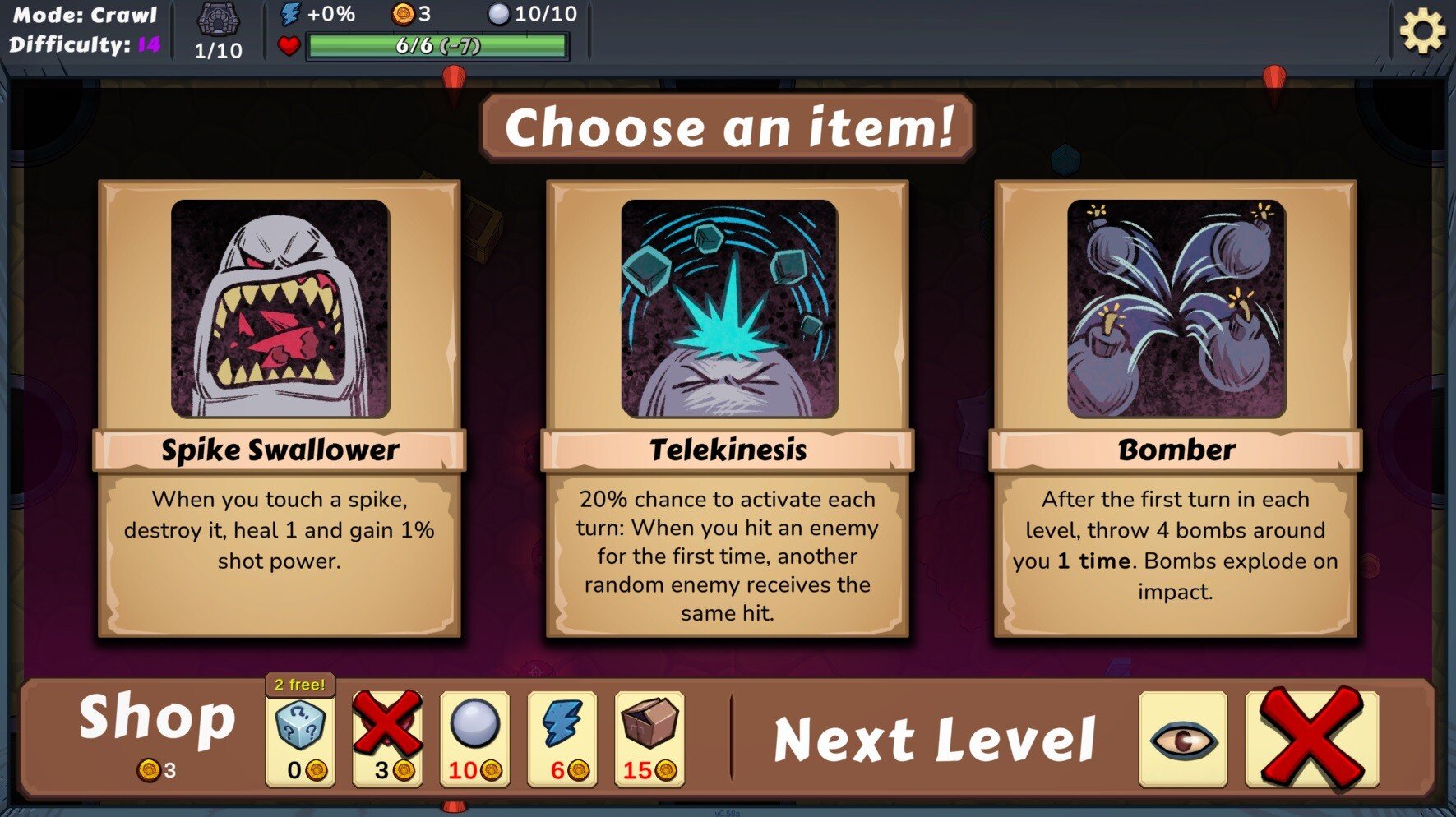This screenshot has height=817, width=1456.
Task: Open the gear settings menu
Action: point(1422,33)
